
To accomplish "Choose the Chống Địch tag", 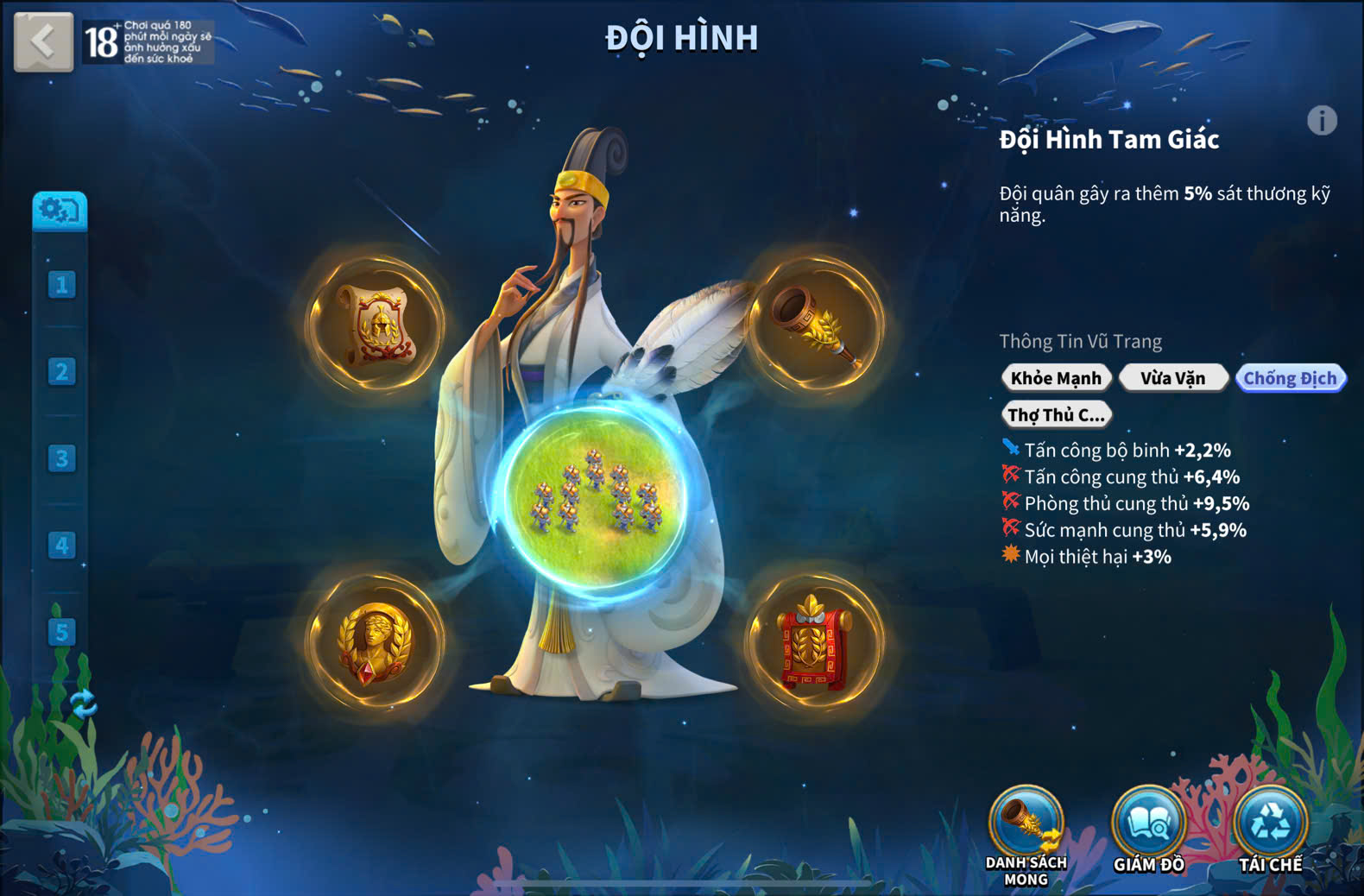I will pyautogui.click(x=1290, y=378).
